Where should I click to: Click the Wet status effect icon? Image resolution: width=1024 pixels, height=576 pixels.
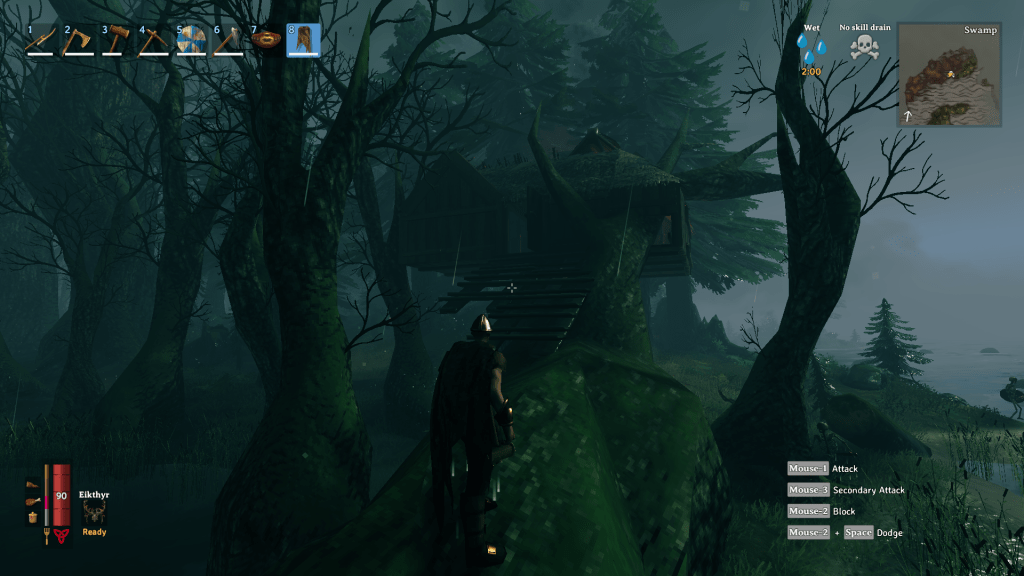(x=812, y=48)
